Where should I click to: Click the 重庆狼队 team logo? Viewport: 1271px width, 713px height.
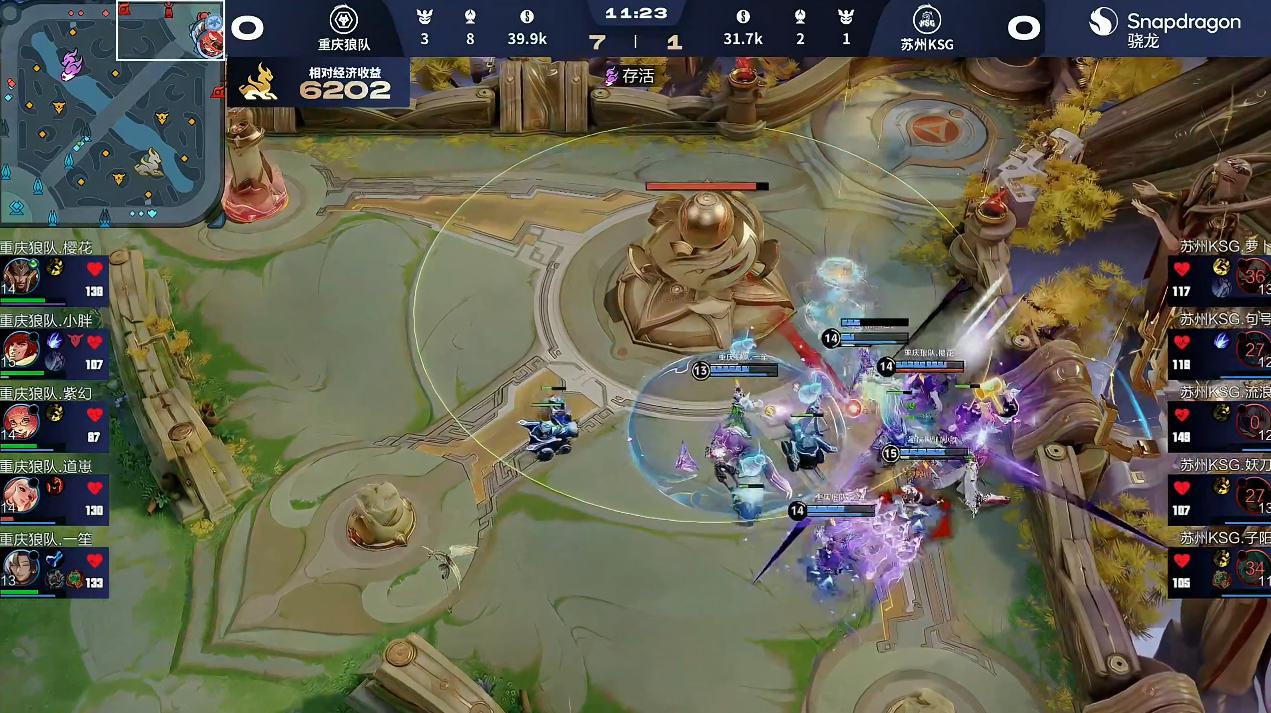344,21
